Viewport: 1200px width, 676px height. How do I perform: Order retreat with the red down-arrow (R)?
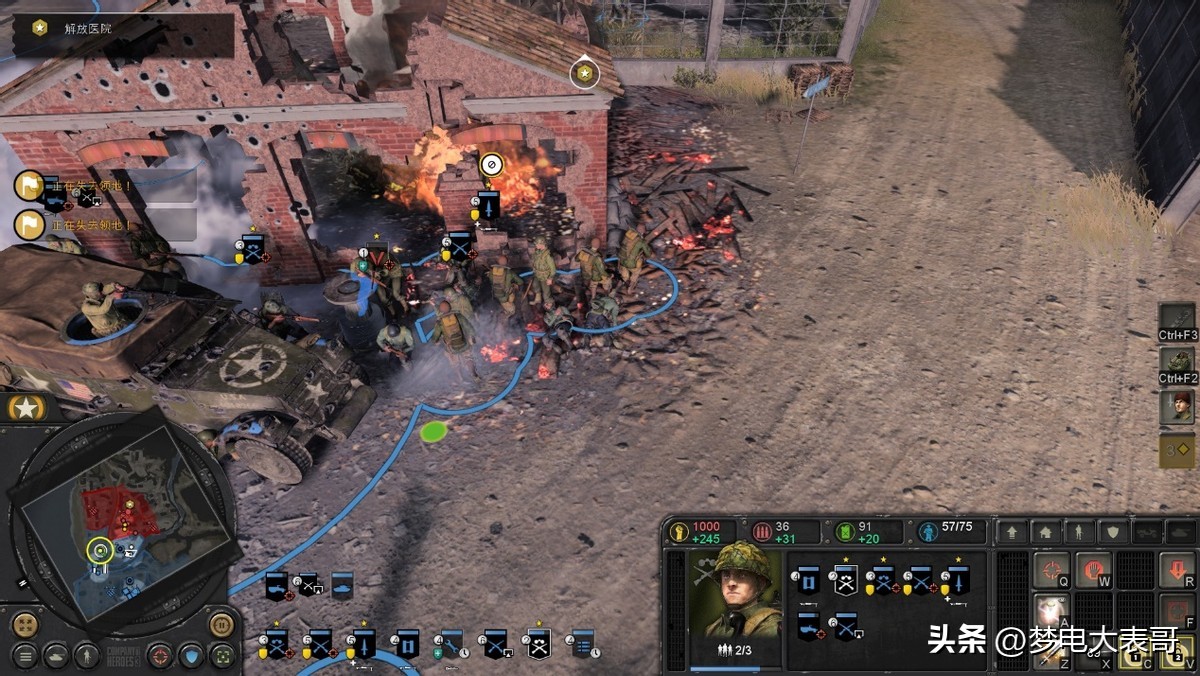tap(1178, 571)
